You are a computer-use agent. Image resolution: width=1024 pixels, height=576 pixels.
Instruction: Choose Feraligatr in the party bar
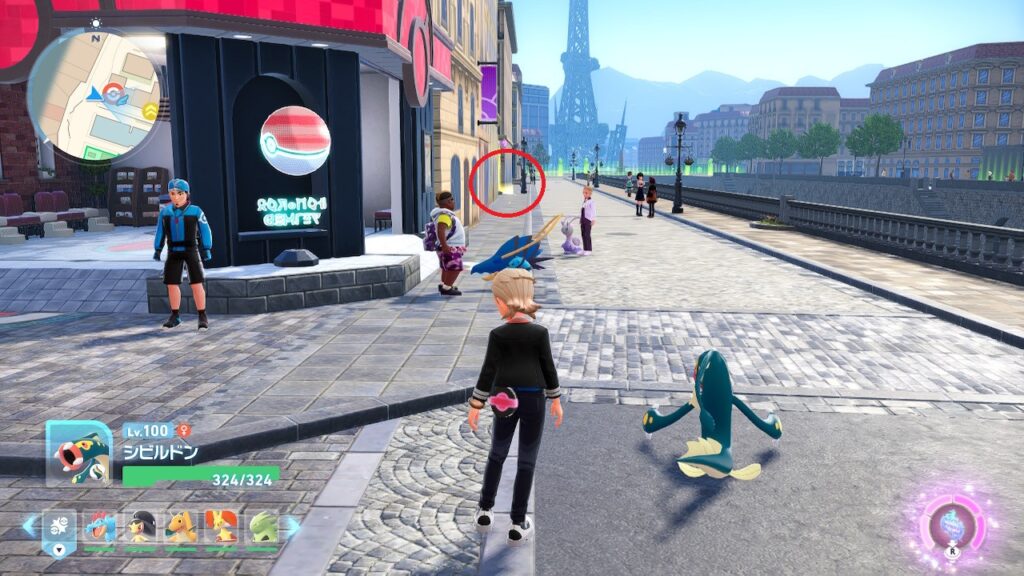pos(100,527)
